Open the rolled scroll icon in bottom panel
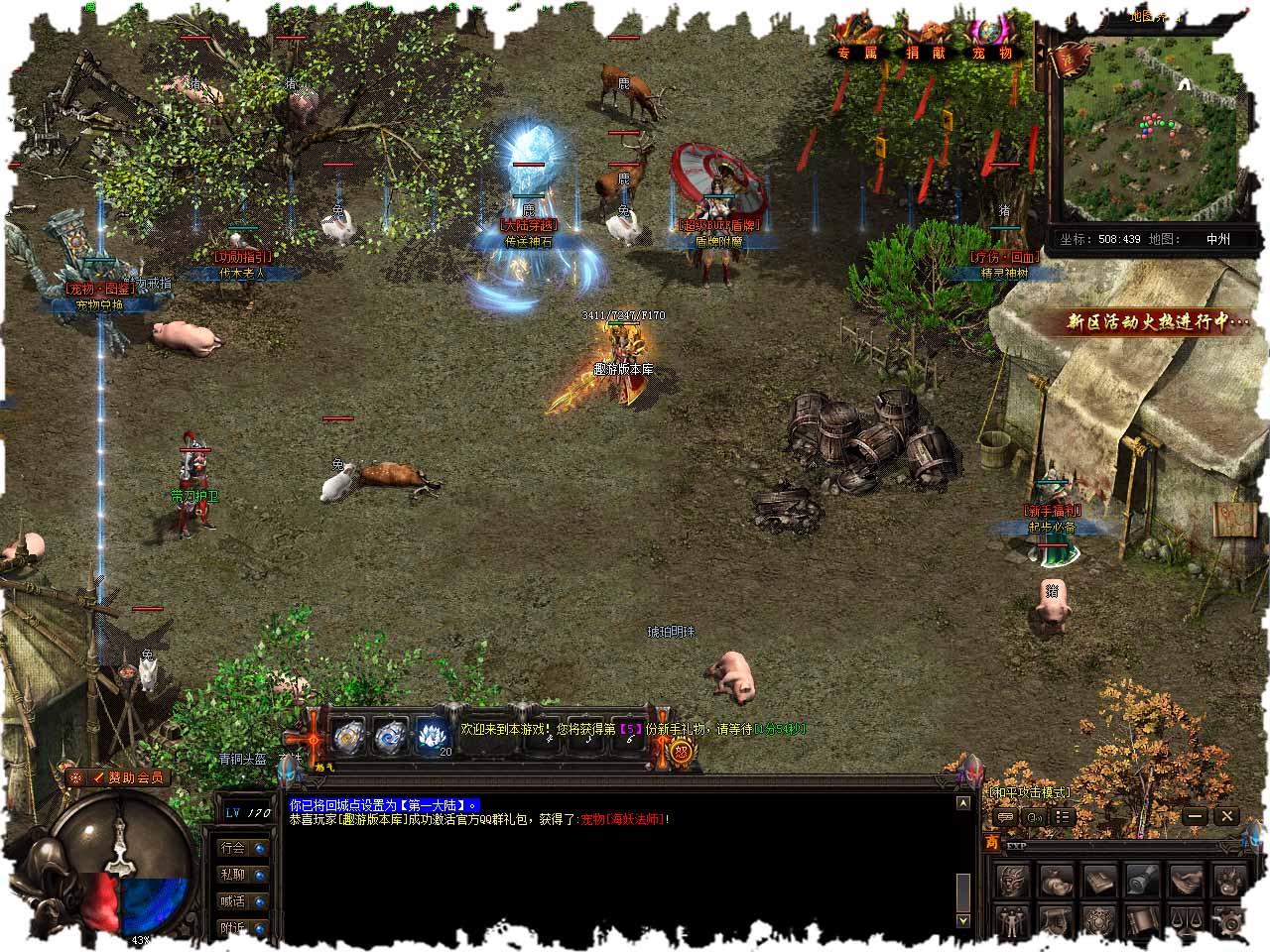 [x=1143, y=879]
